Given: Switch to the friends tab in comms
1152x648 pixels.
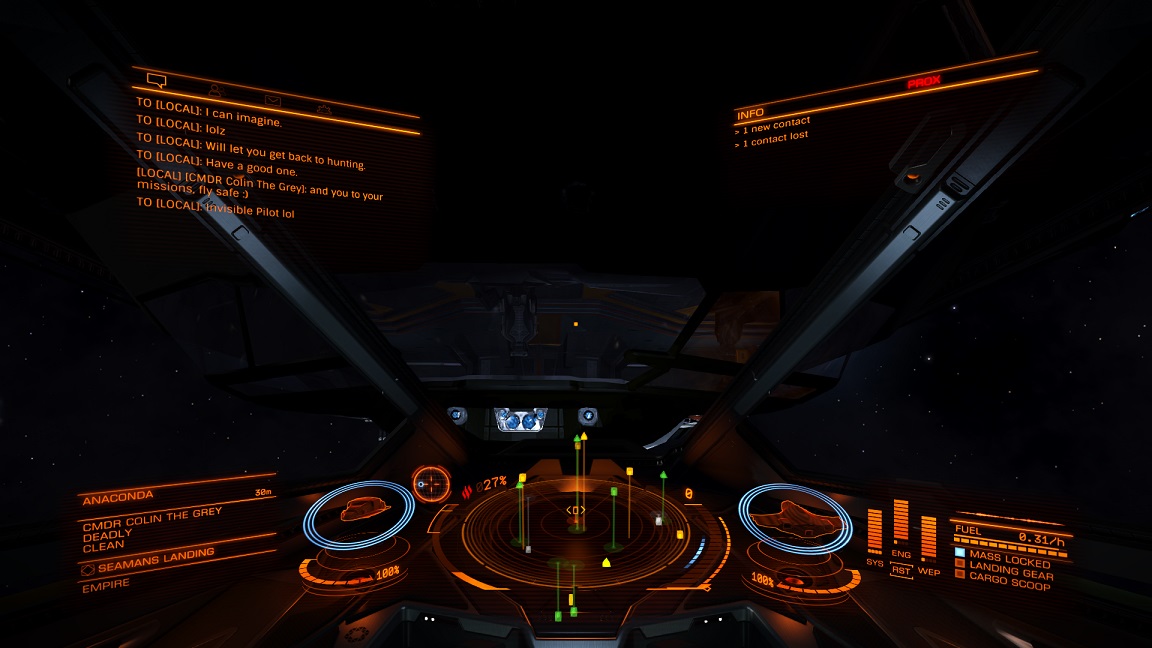Looking at the screenshot, I should coord(215,90).
